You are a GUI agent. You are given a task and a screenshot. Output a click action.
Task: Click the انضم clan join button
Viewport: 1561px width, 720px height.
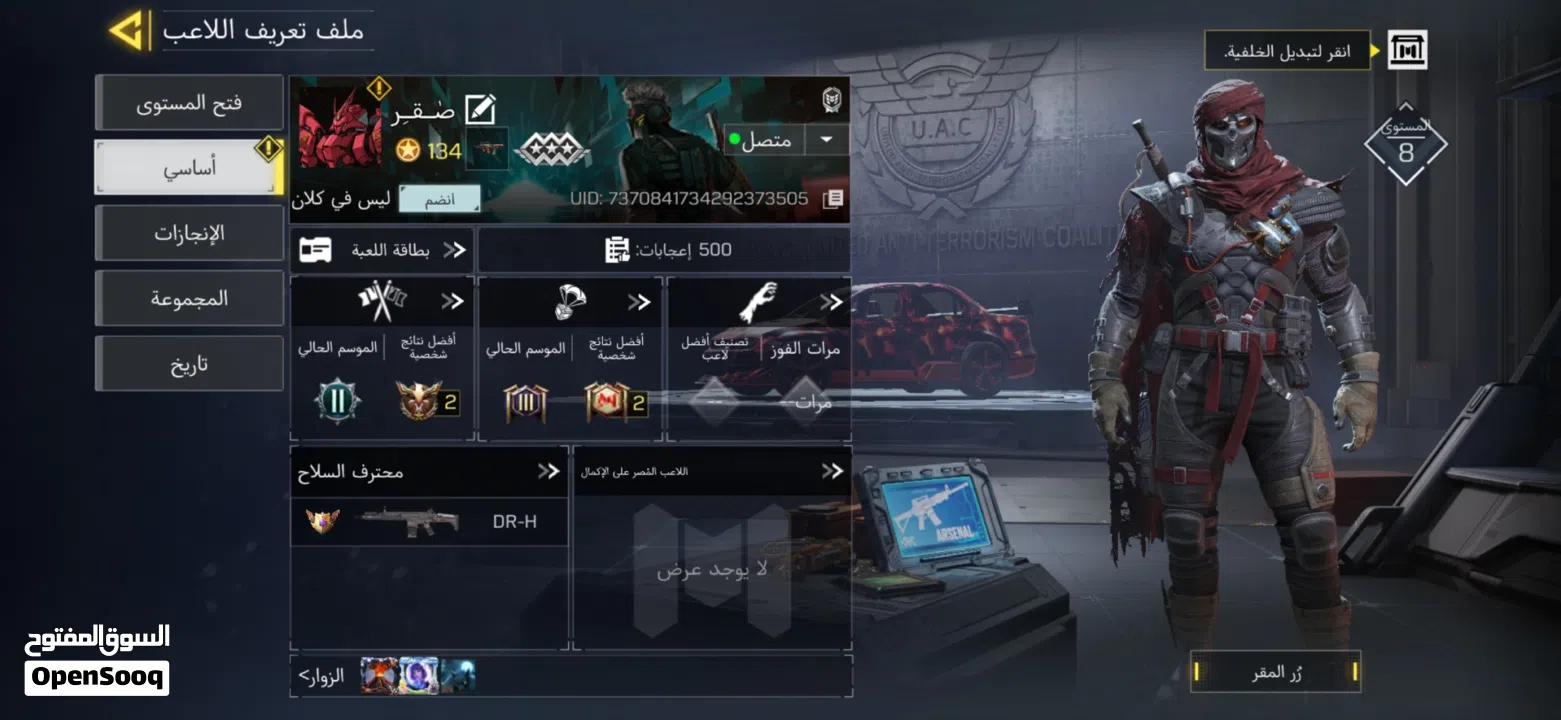click(x=439, y=199)
